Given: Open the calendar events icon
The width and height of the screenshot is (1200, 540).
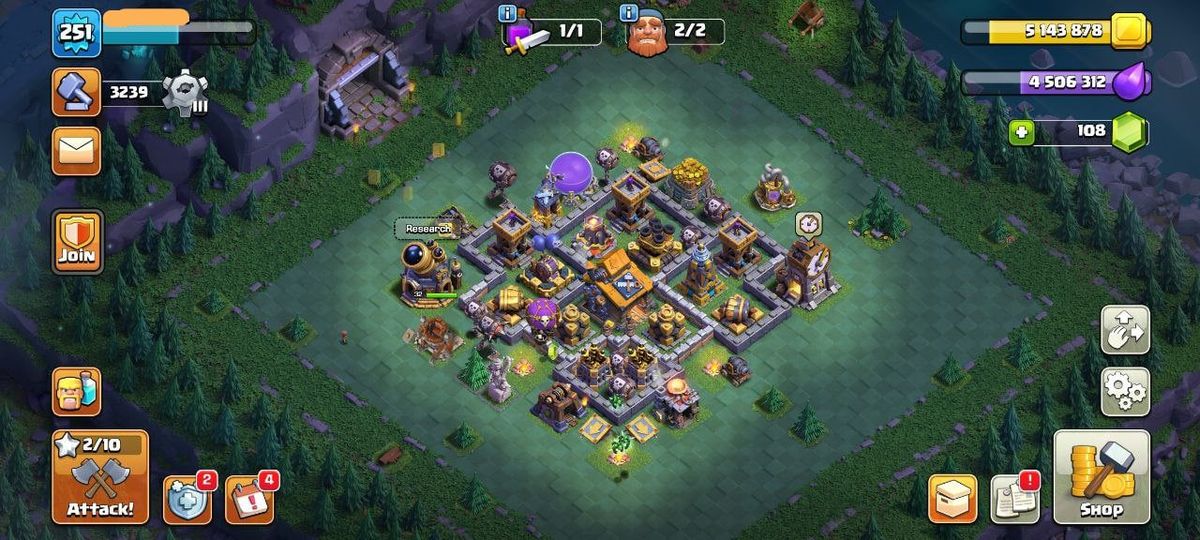Looking at the screenshot, I should coord(248,498).
